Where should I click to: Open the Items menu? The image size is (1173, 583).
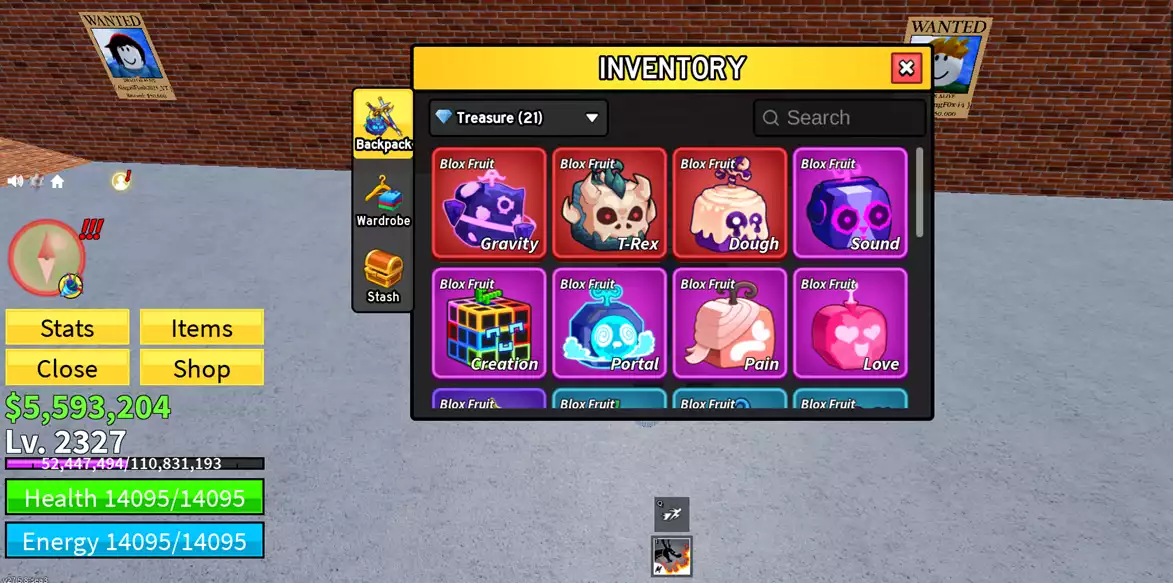pos(201,328)
